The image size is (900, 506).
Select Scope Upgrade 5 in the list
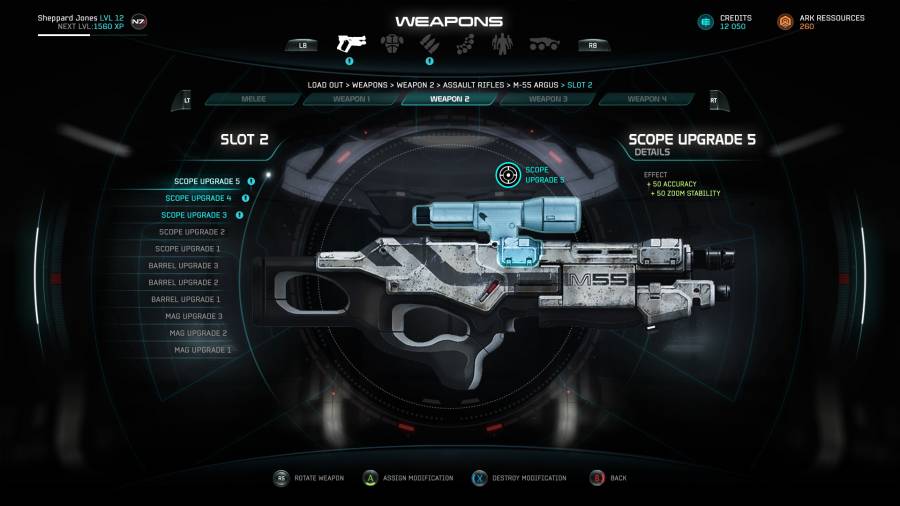(x=207, y=181)
